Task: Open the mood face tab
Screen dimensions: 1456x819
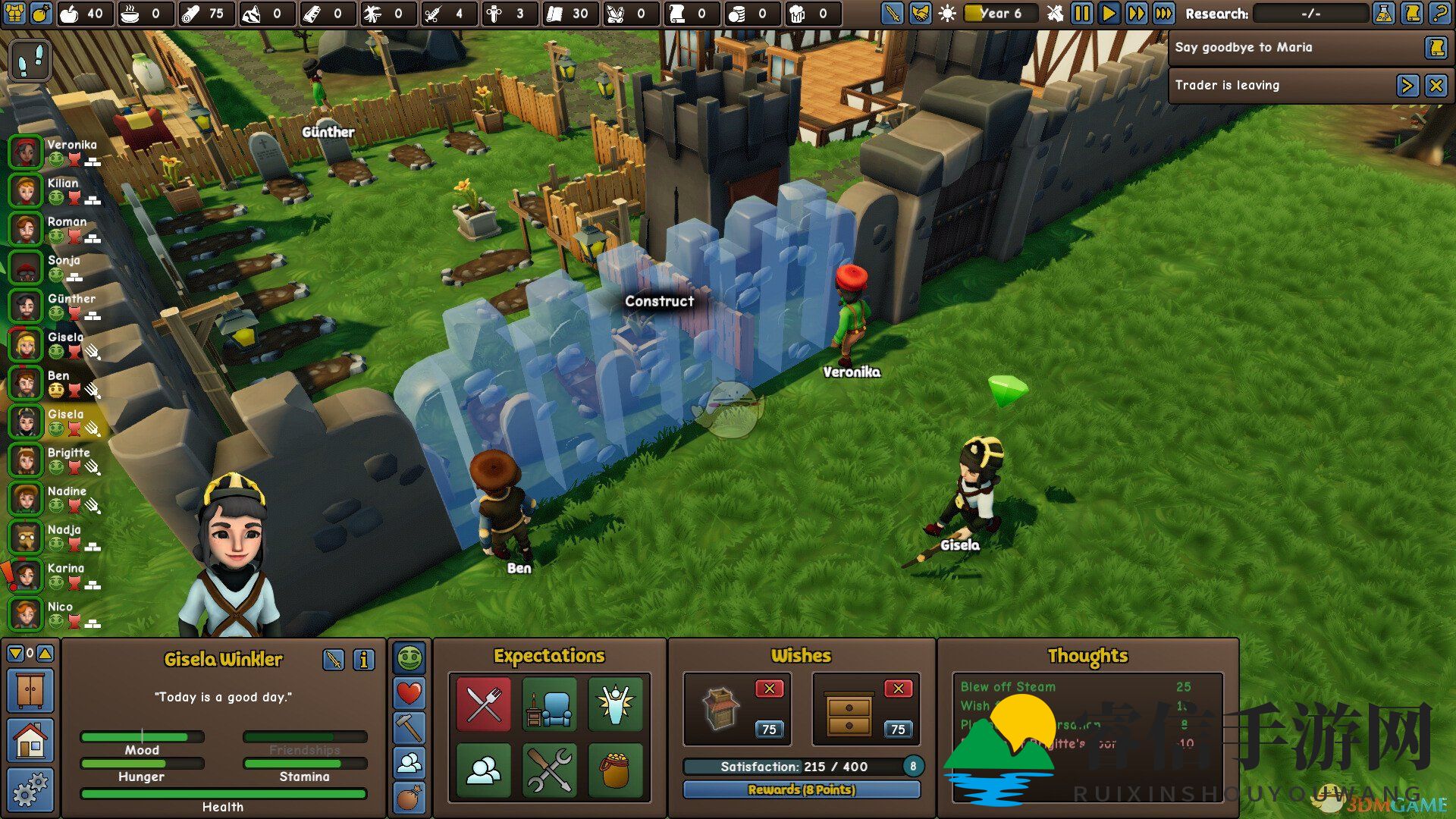Action: coord(409,658)
